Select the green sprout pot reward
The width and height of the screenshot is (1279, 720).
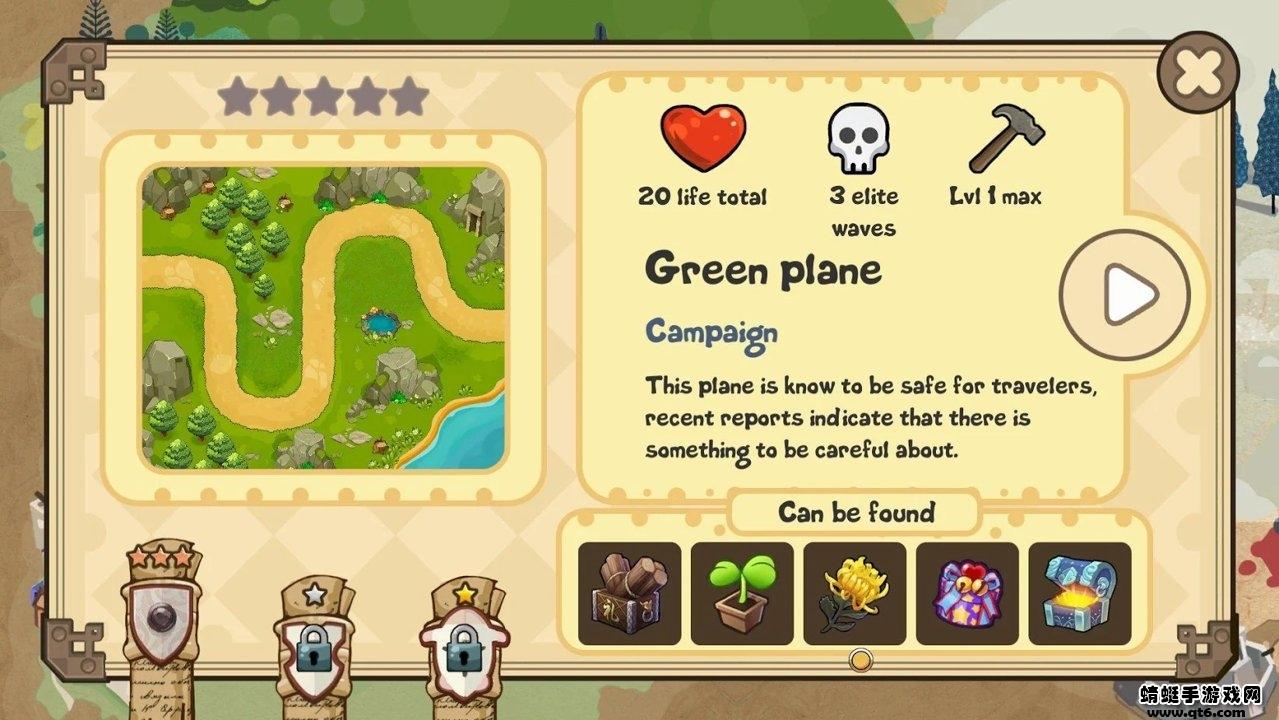[x=742, y=593]
